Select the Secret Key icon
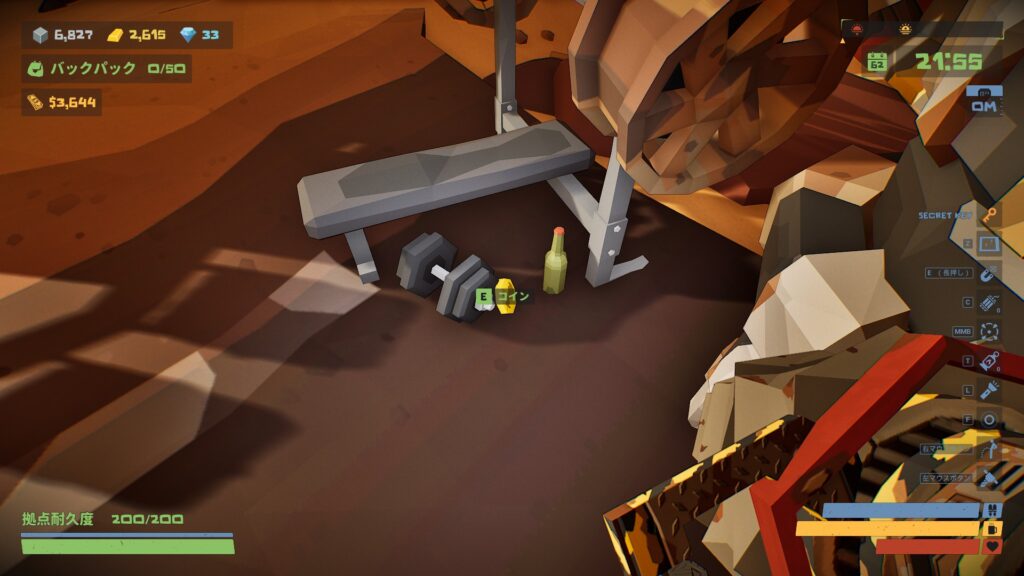The image size is (1024, 576). click(989, 215)
